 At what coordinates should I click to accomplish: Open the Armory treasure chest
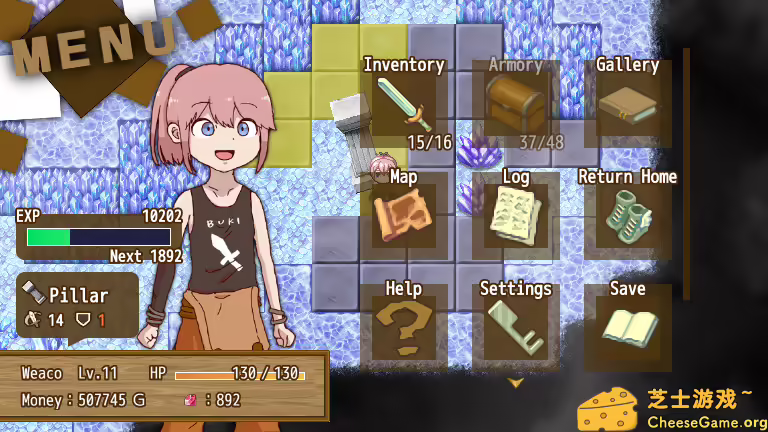pyautogui.click(x=516, y=103)
